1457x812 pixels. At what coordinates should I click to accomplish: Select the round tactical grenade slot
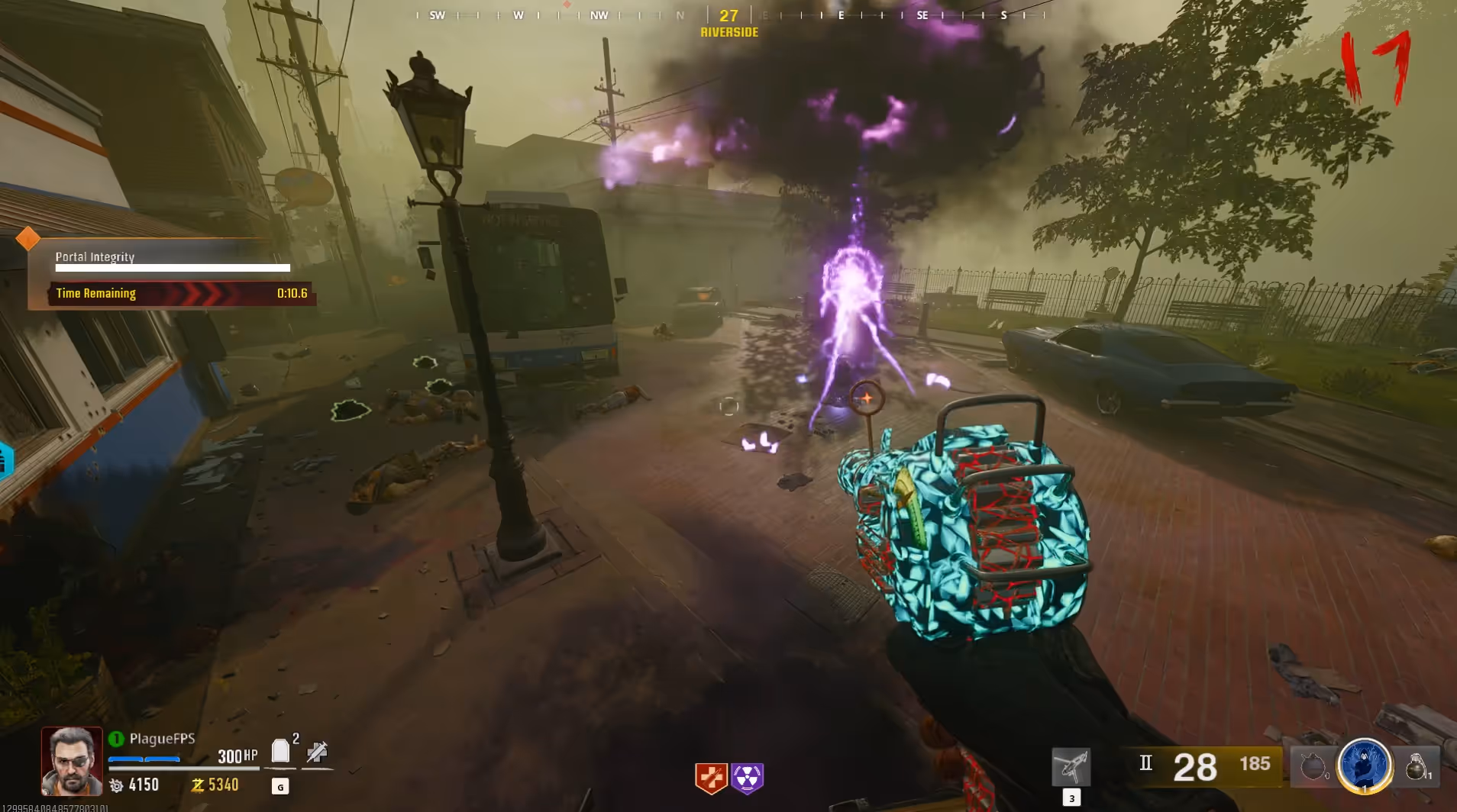(x=1313, y=766)
